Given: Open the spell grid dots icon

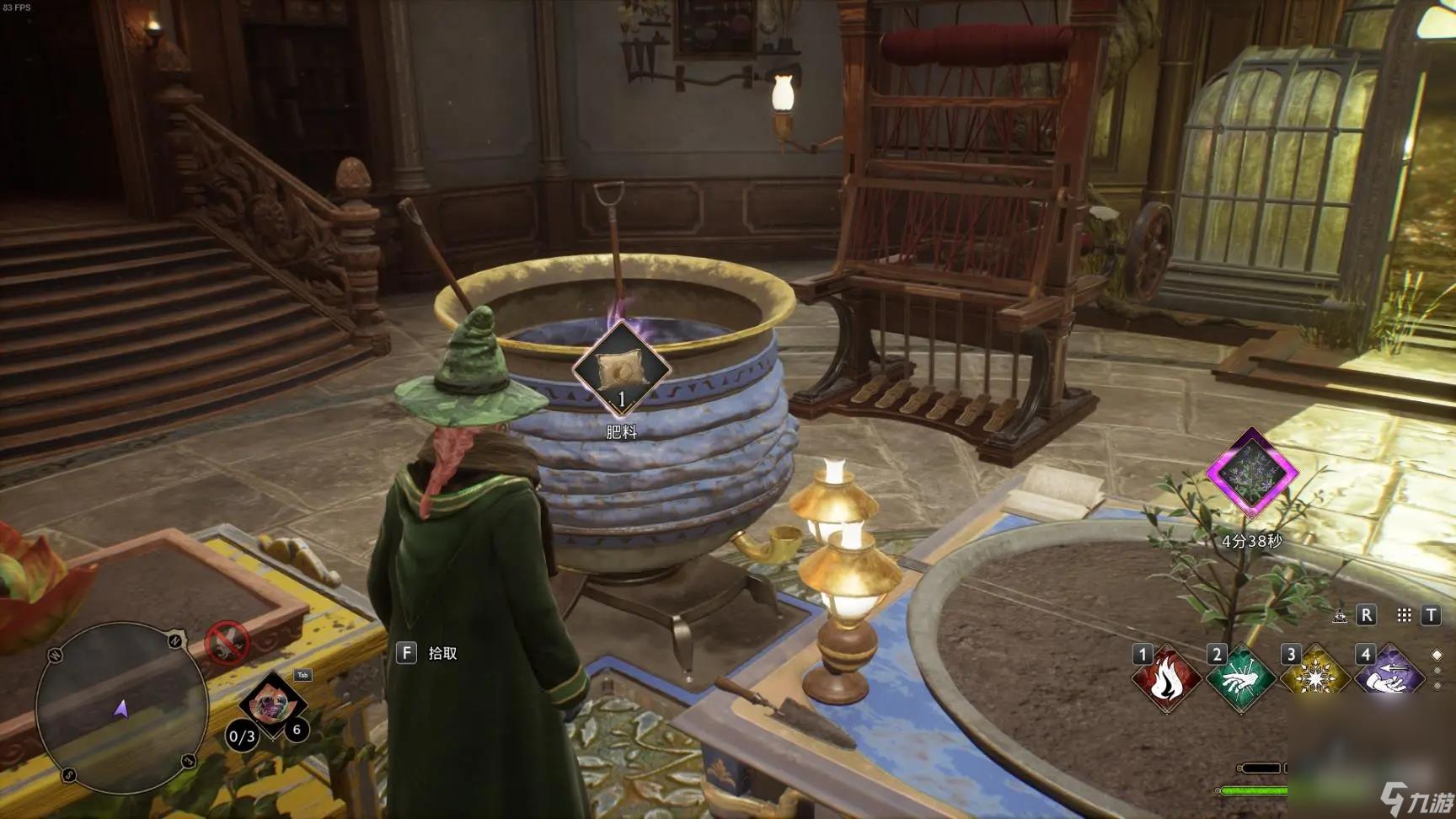Looking at the screenshot, I should 1404,615.
